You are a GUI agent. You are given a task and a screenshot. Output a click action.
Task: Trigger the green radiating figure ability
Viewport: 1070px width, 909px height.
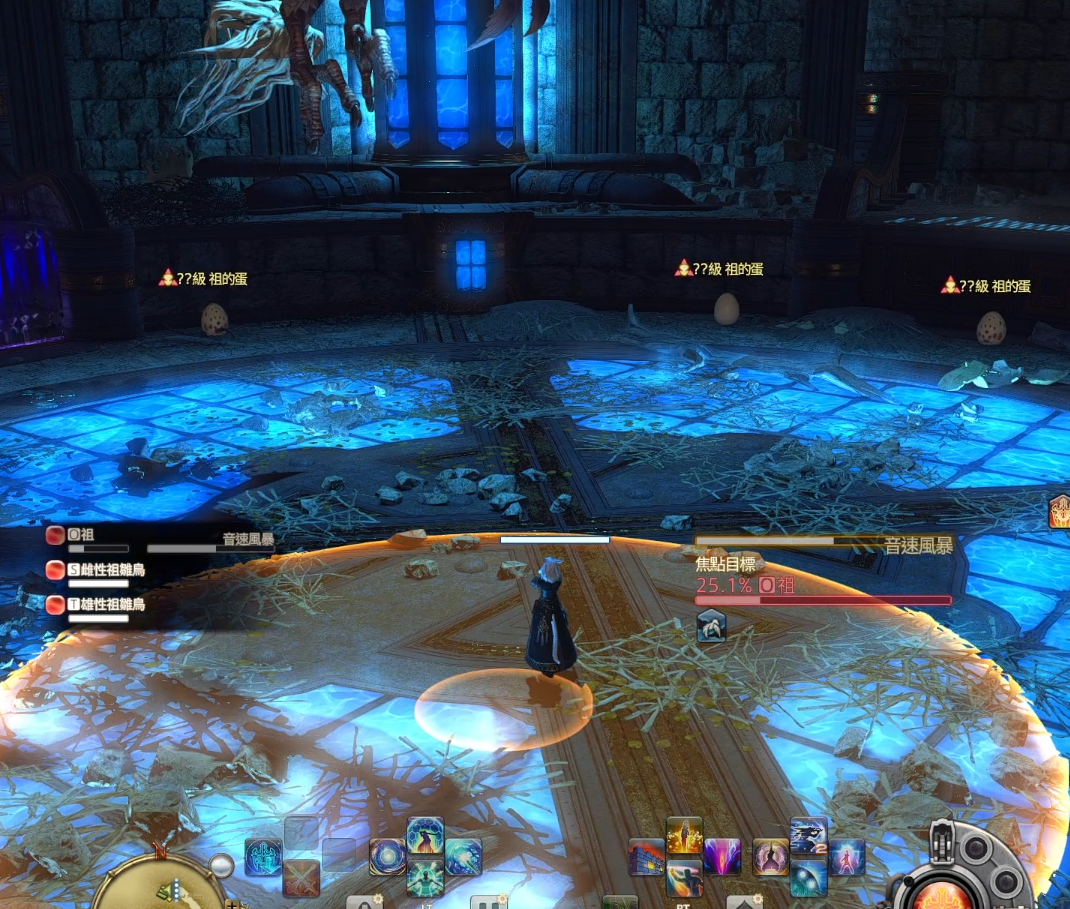coord(425,877)
